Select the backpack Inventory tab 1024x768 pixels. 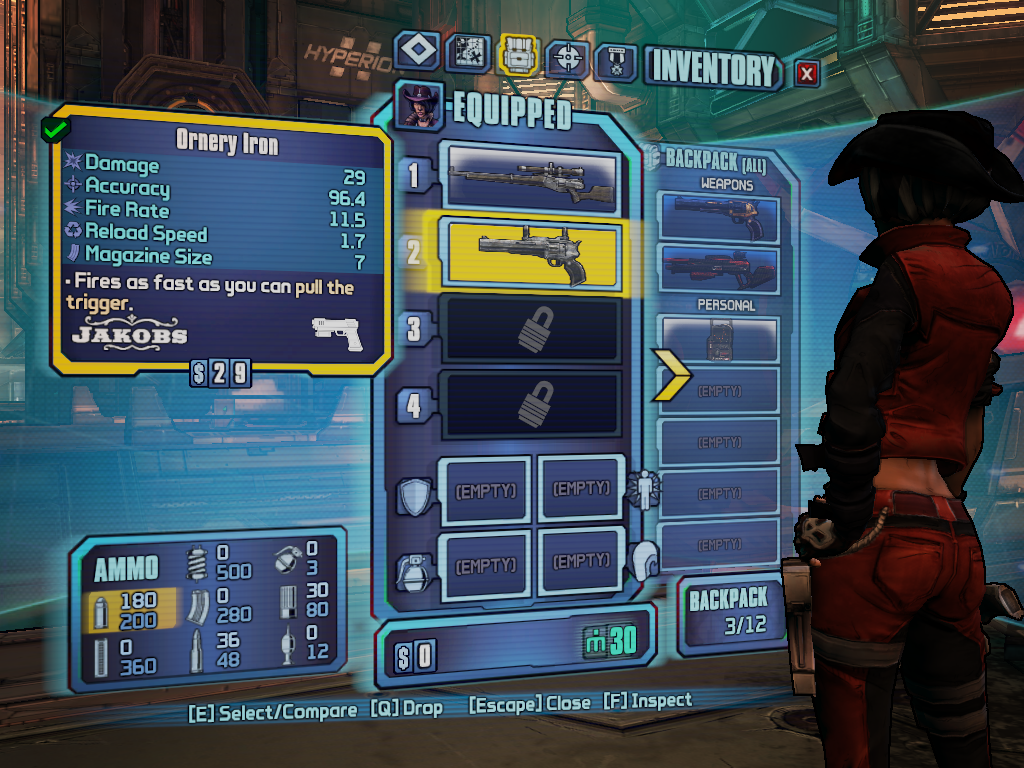(518, 56)
